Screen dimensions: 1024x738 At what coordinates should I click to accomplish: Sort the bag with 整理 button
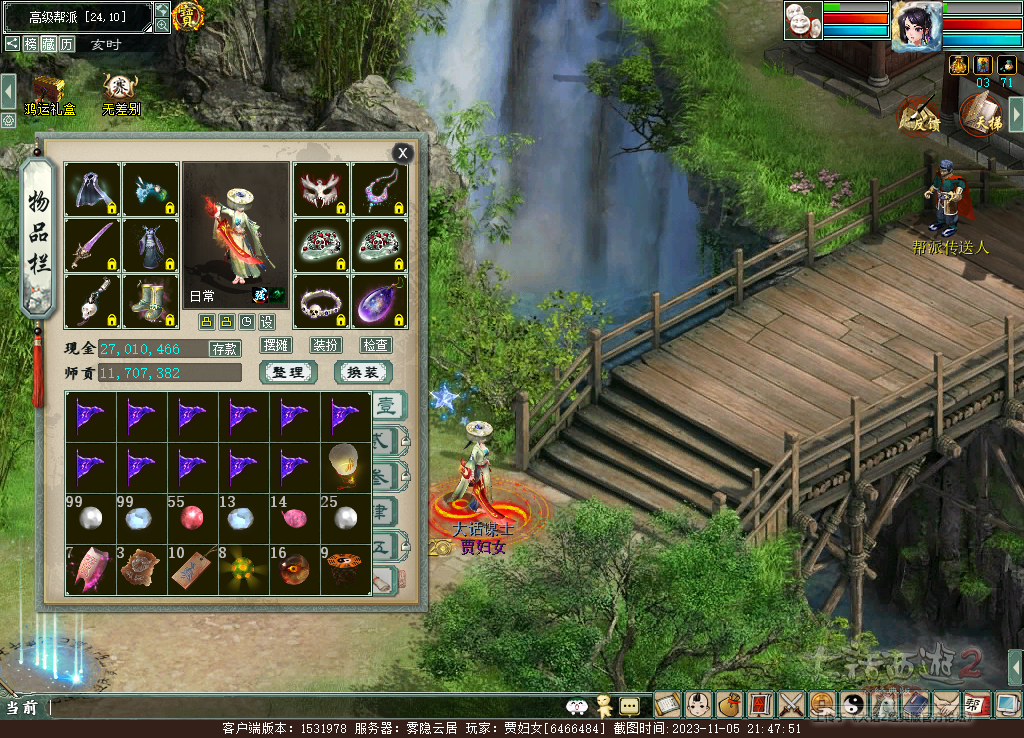[x=288, y=373]
